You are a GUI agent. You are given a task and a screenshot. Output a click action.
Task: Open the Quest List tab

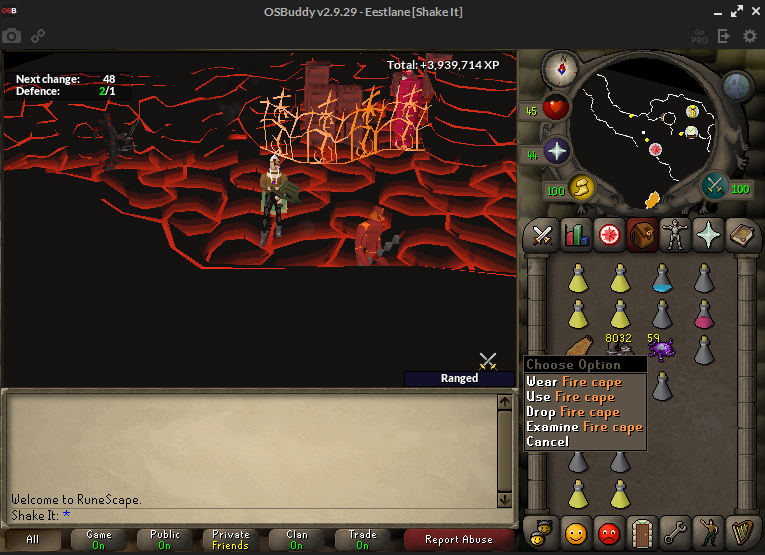click(608, 235)
